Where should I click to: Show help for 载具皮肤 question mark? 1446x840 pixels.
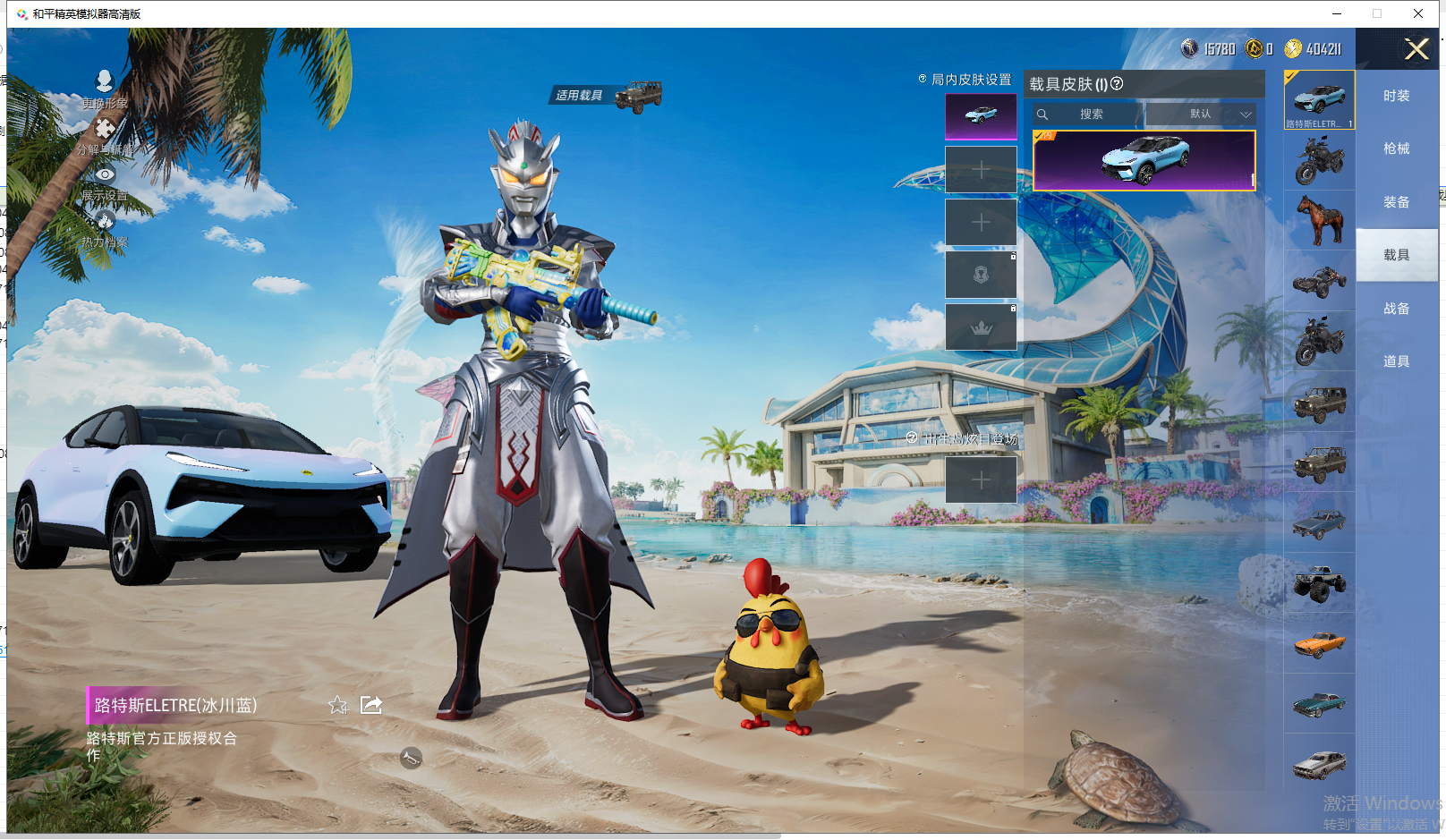1117,84
